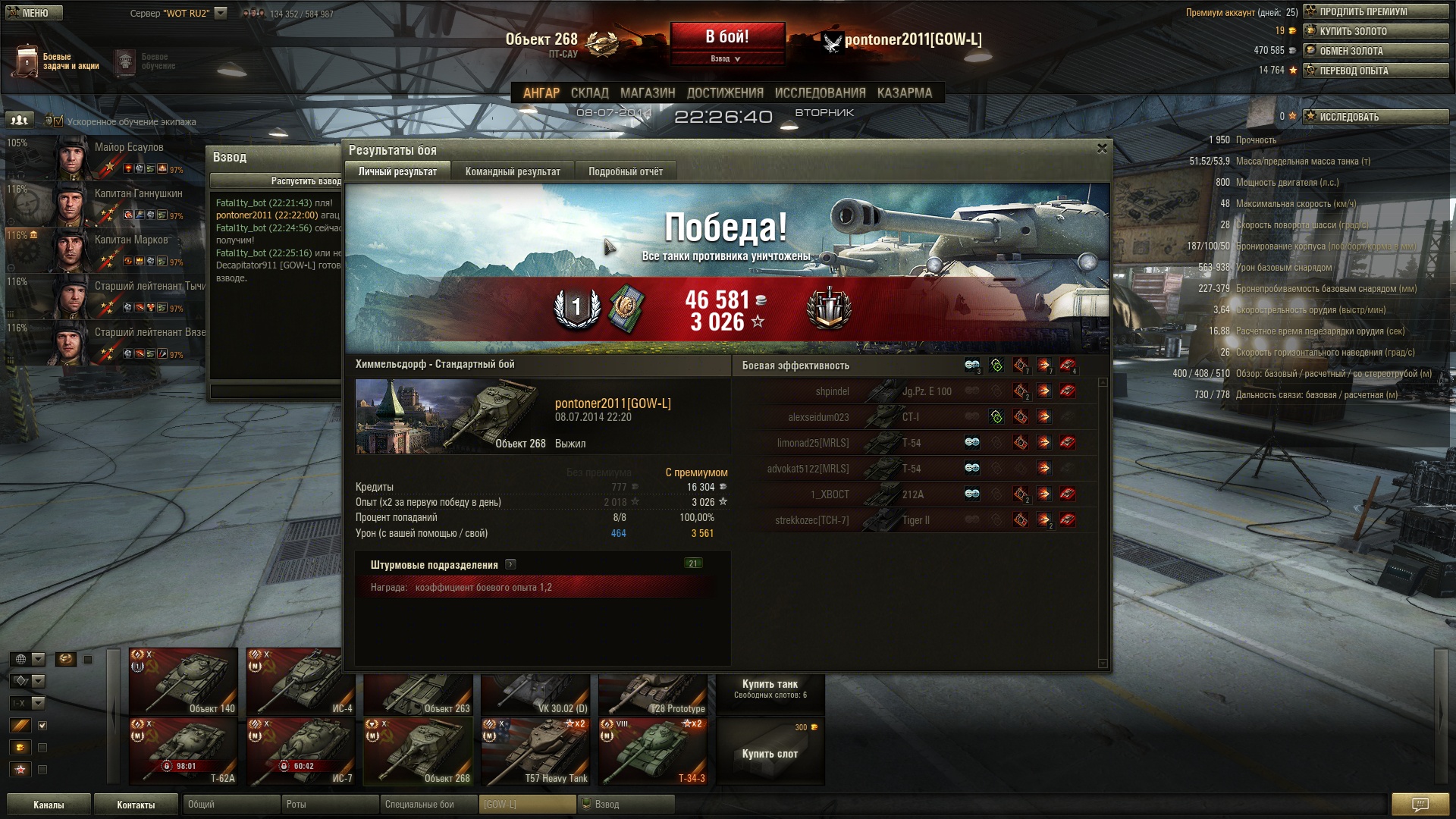Start battle with the red В бой! button
Screen dimensions: 1456x819
click(726, 36)
